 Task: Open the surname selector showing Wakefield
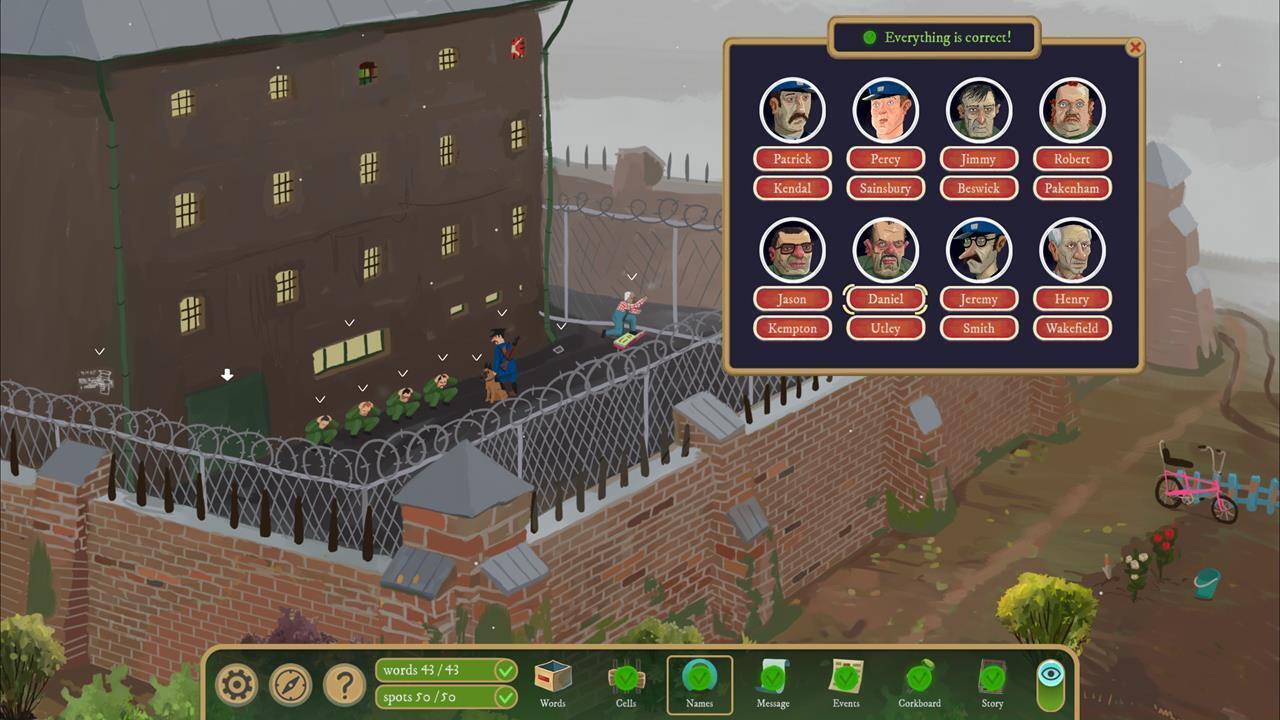[1071, 328]
